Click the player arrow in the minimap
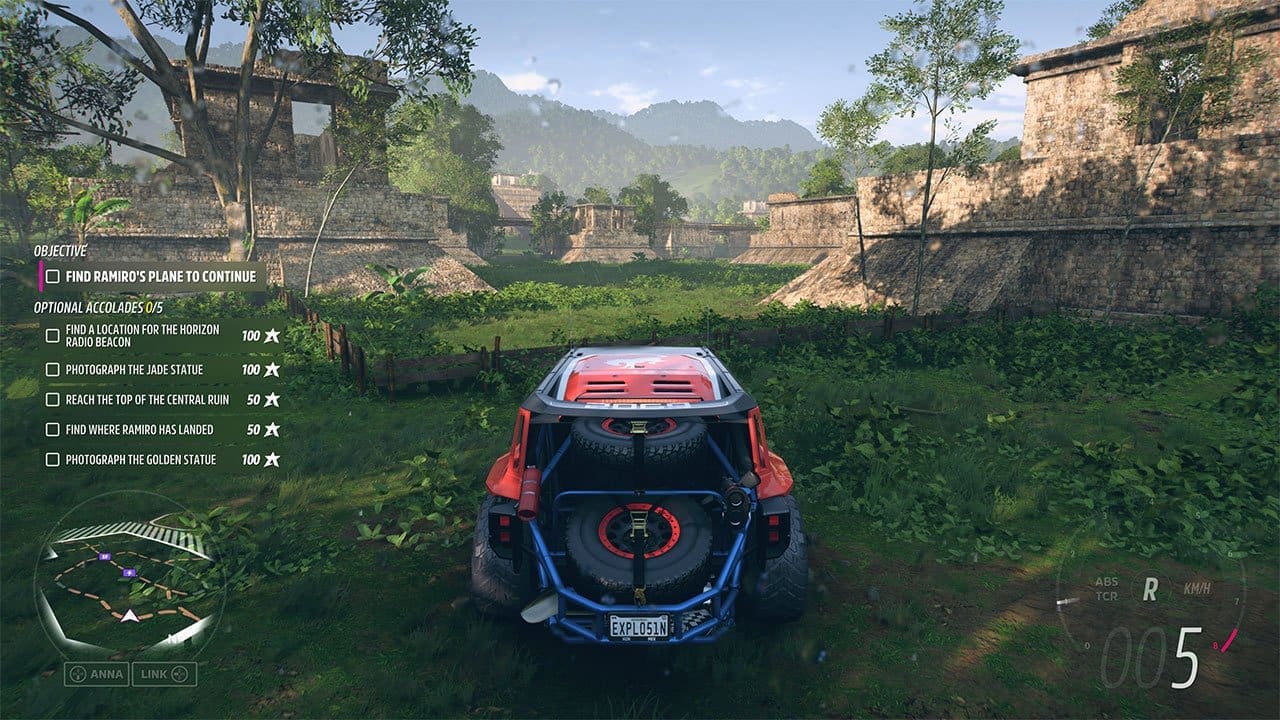The height and width of the screenshot is (720, 1280). (x=130, y=616)
